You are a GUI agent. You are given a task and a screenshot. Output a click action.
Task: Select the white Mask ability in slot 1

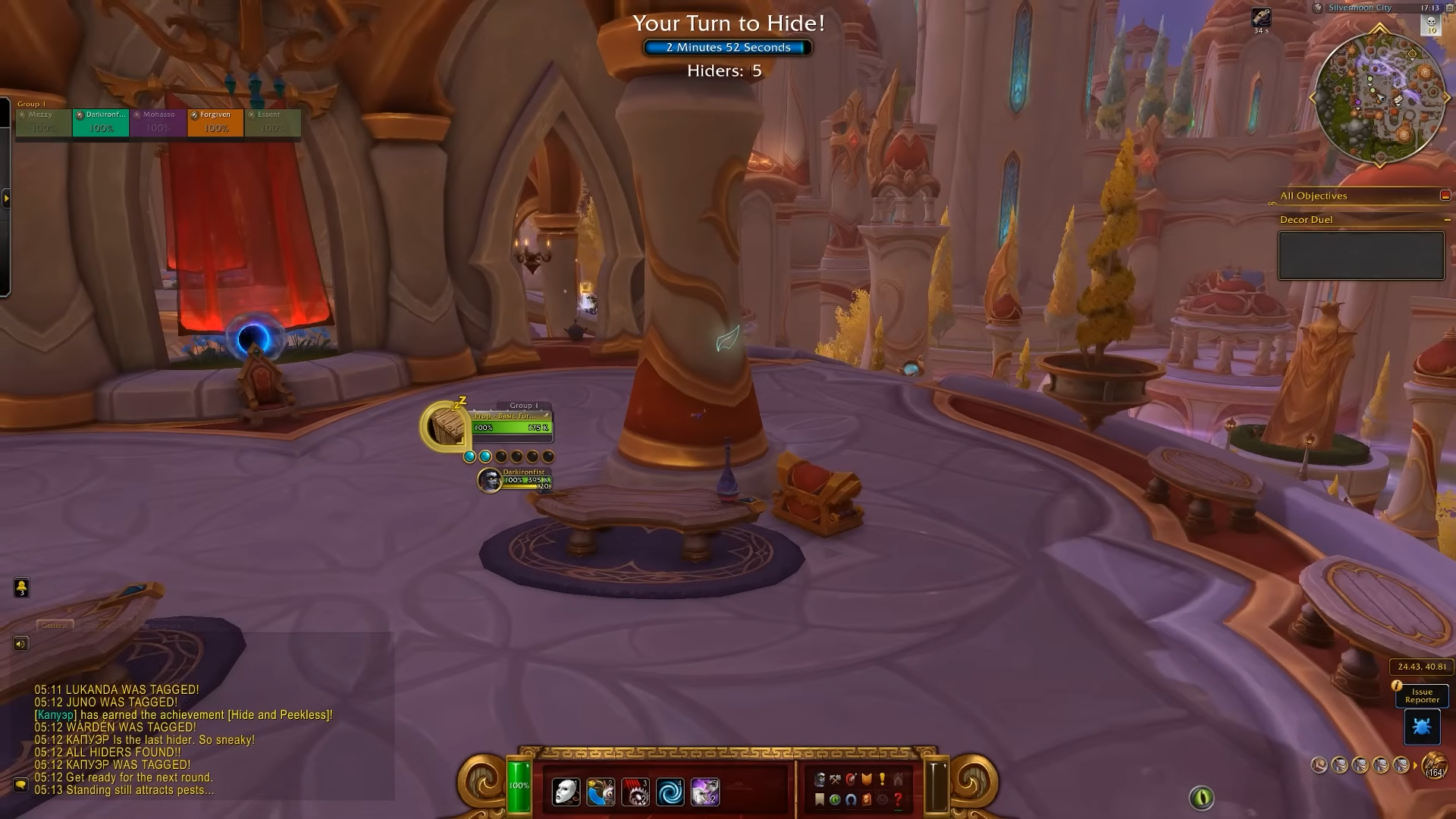[566, 792]
